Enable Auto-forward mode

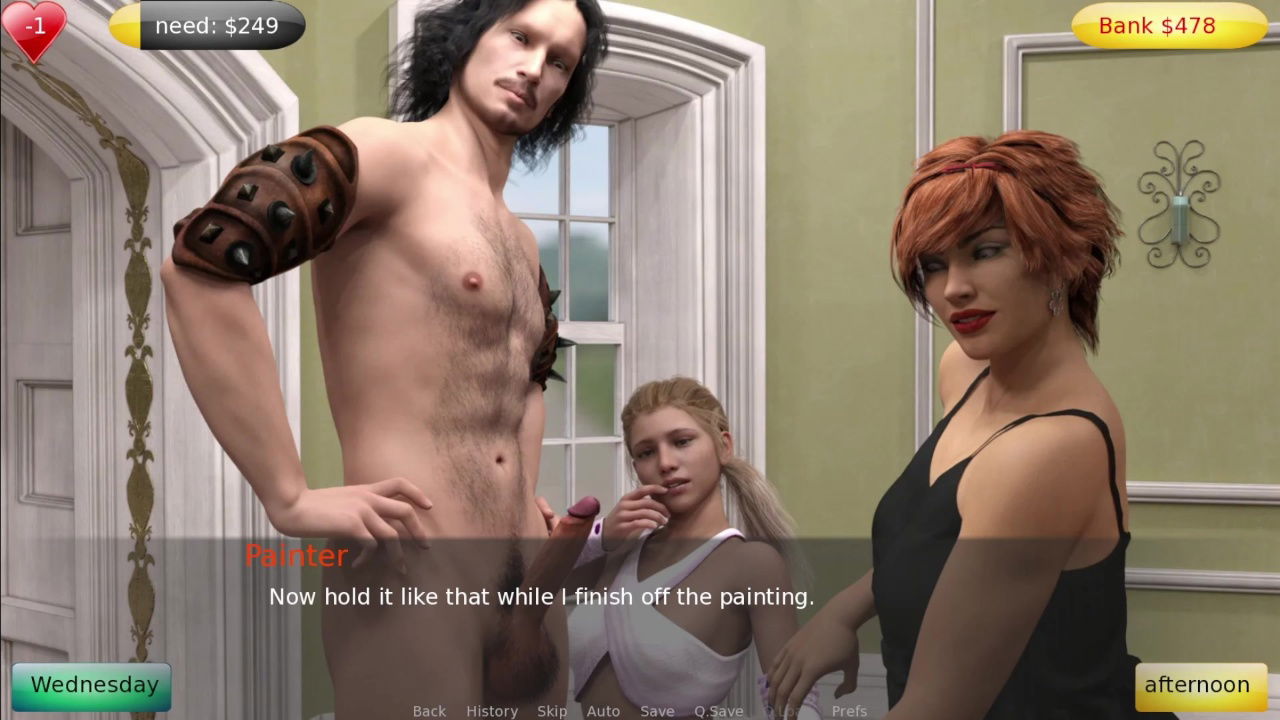(604, 711)
